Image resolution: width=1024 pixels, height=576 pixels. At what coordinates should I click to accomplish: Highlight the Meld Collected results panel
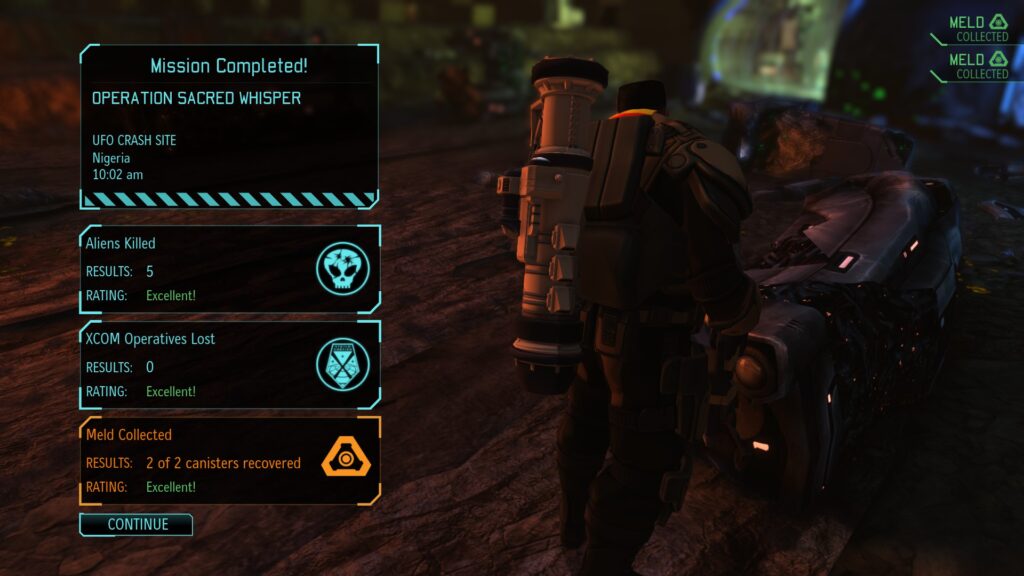[x=229, y=461]
